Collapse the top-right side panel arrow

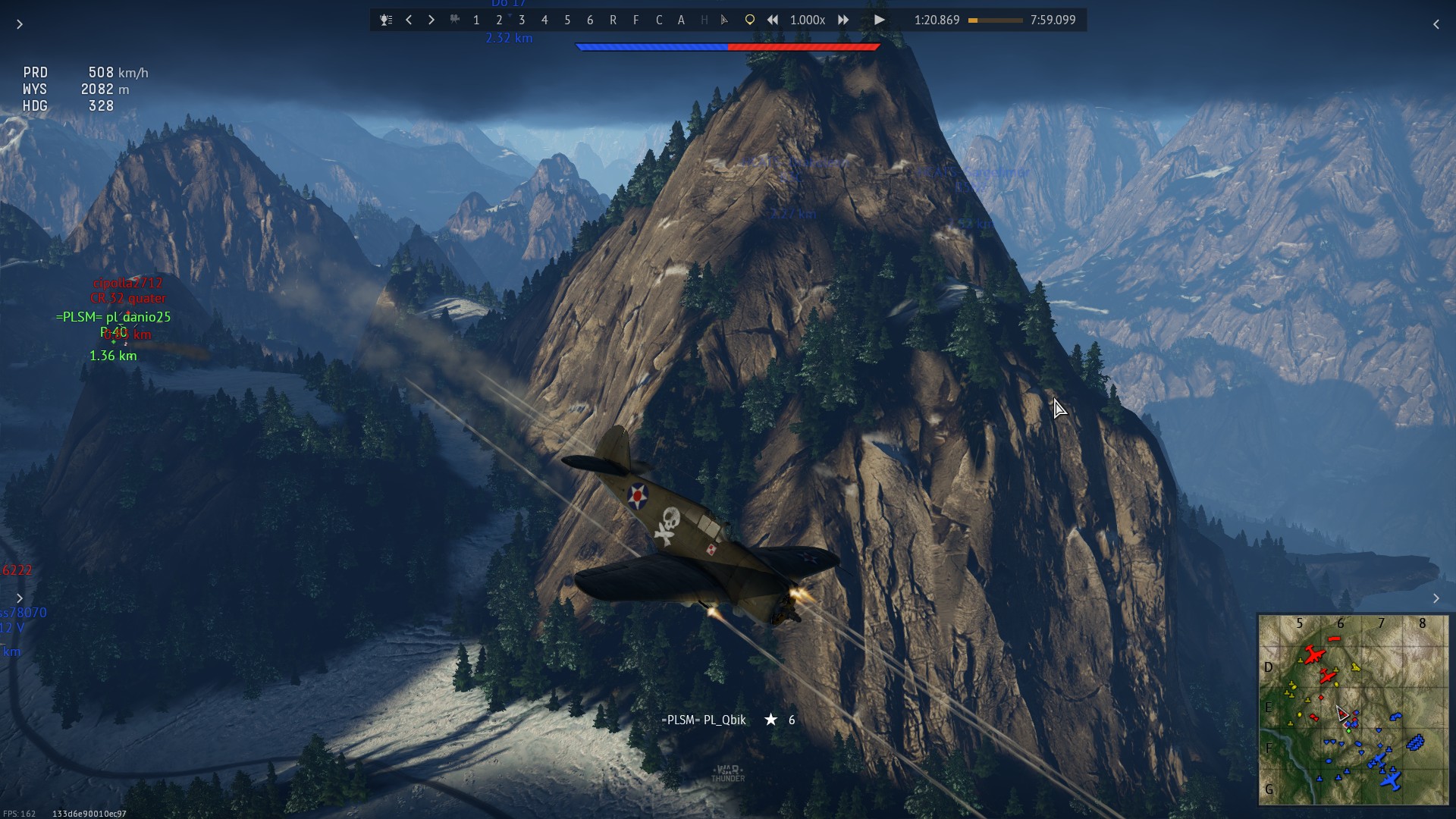(x=1436, y=24)
